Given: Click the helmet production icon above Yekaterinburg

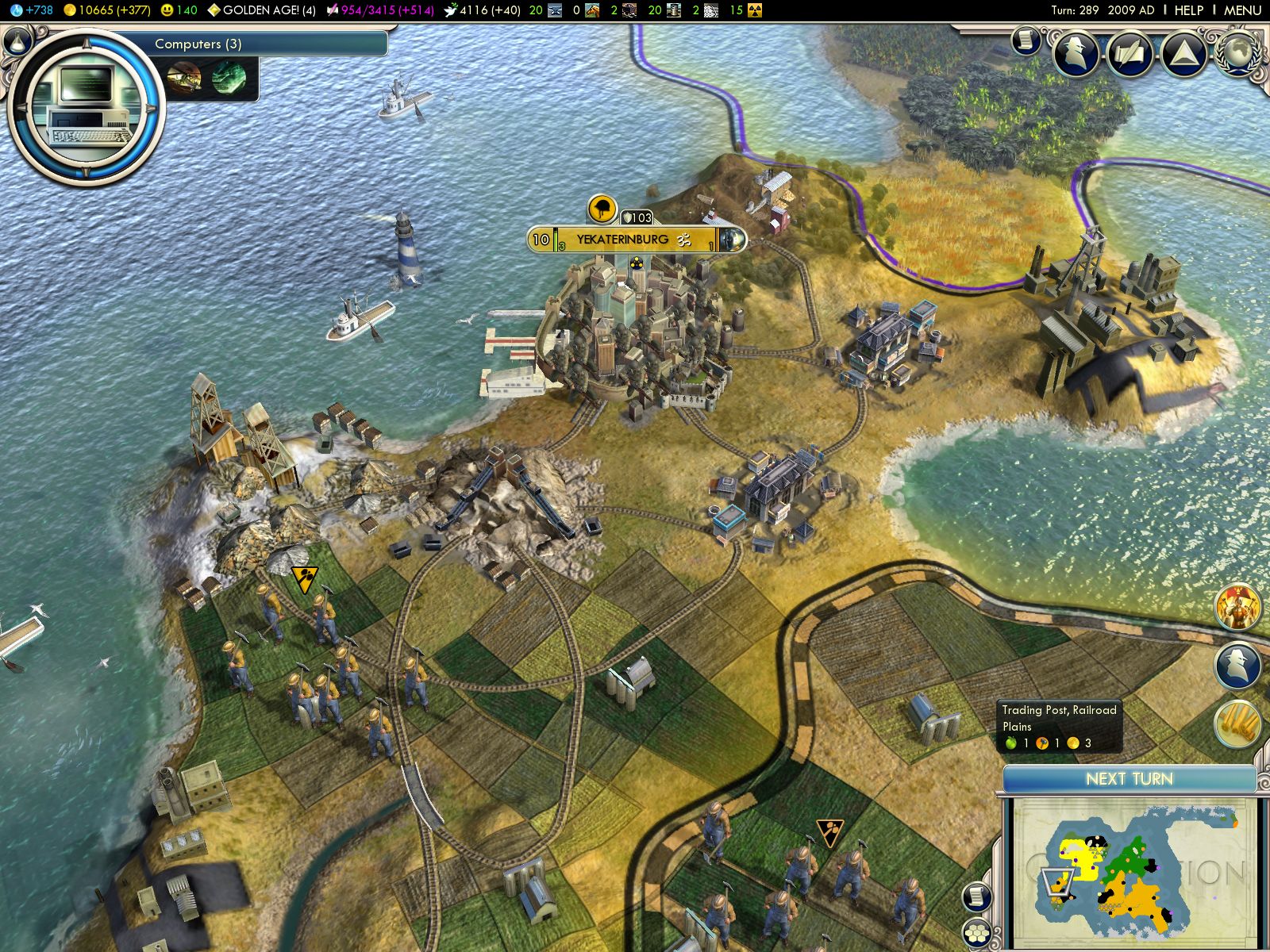Looking at the screenshot, I should click(602, 209).
